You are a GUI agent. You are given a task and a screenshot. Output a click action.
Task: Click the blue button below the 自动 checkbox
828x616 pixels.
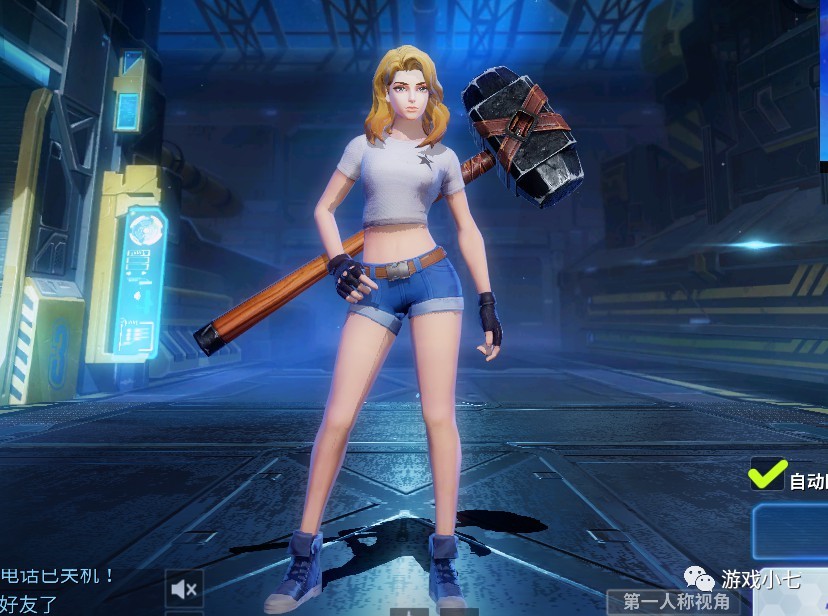791,529
